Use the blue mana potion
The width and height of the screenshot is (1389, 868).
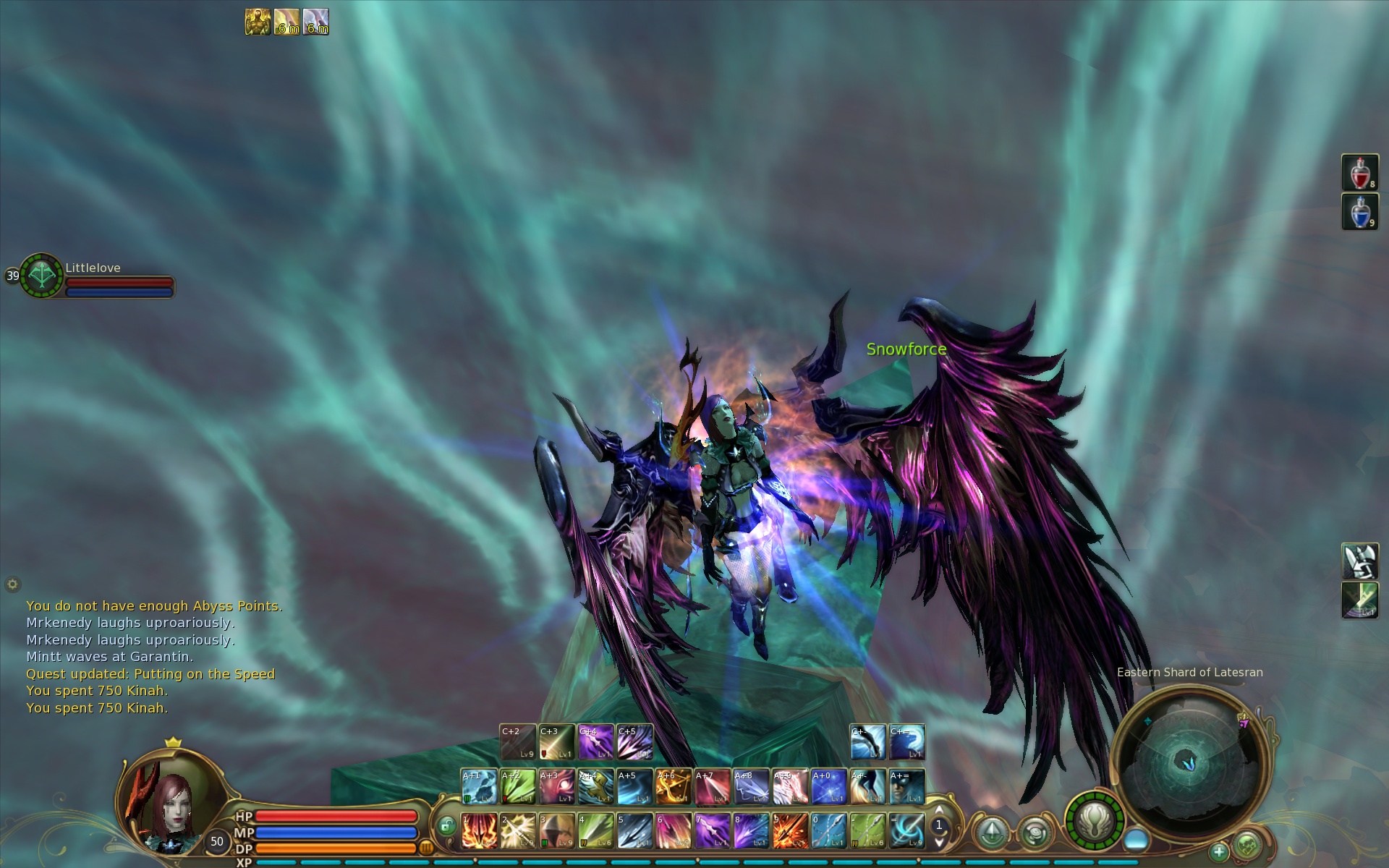pos(1359,211)
